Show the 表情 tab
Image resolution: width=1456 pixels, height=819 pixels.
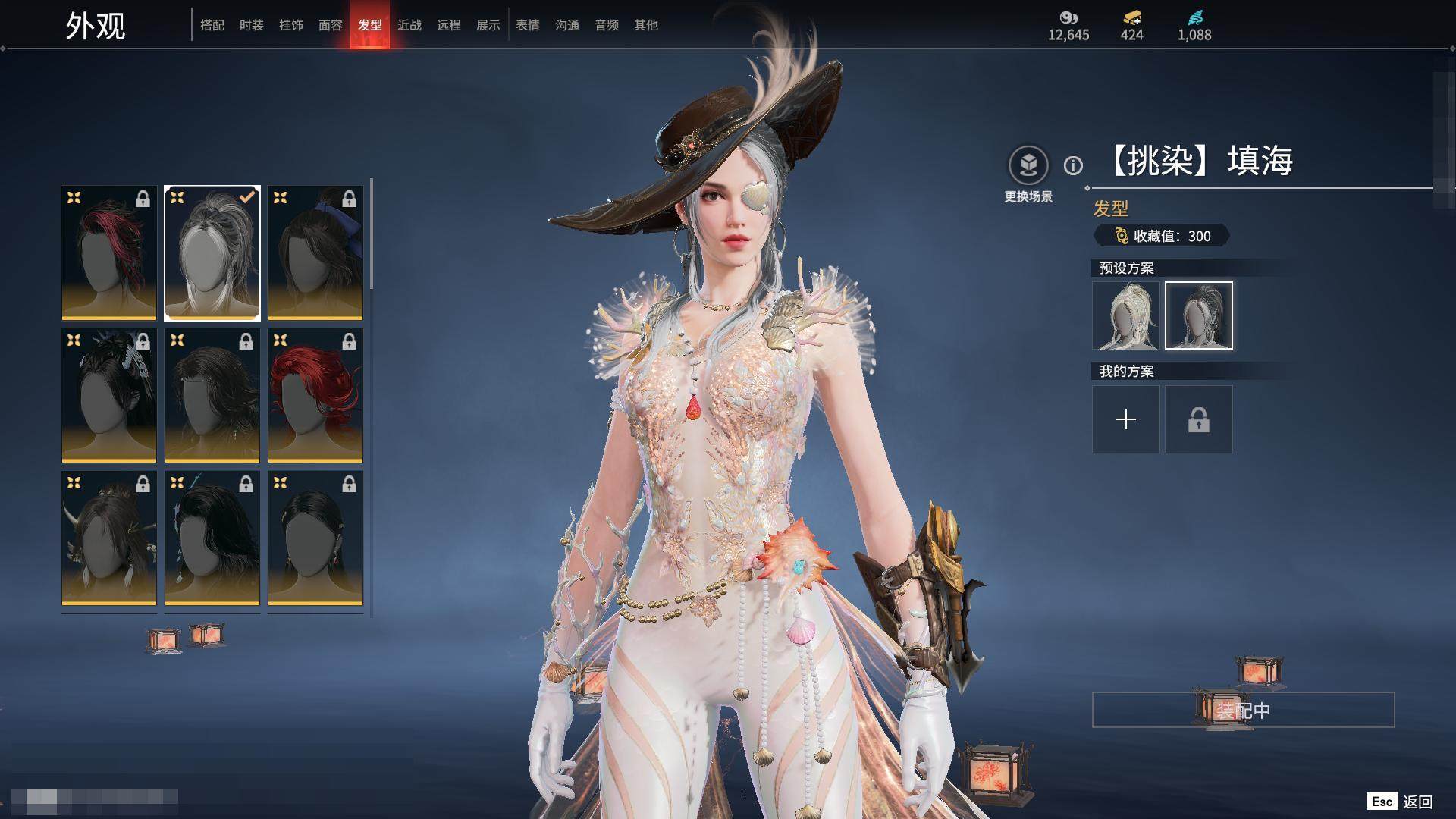[528, 25]
